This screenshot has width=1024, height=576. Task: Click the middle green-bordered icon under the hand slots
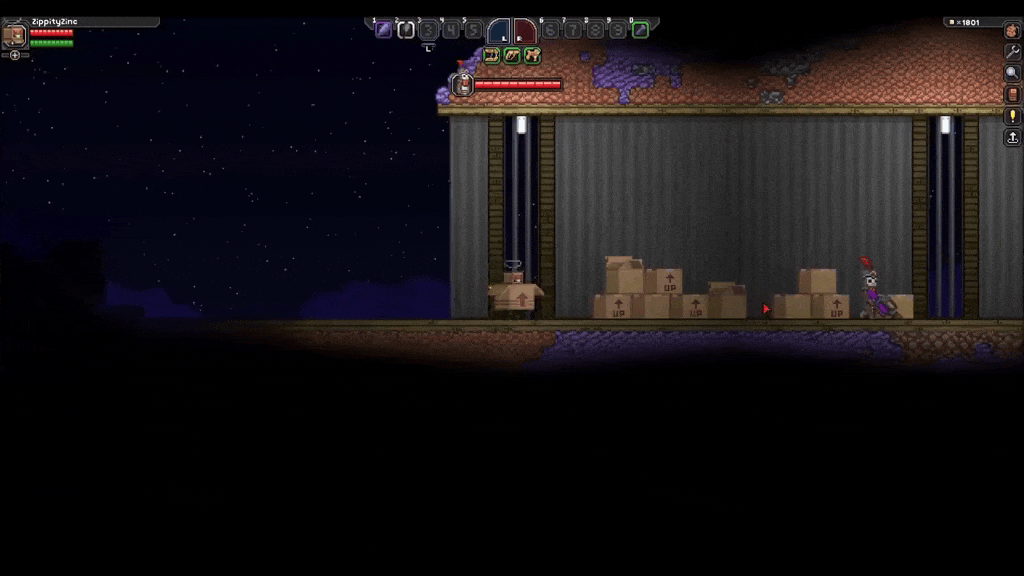512,56
